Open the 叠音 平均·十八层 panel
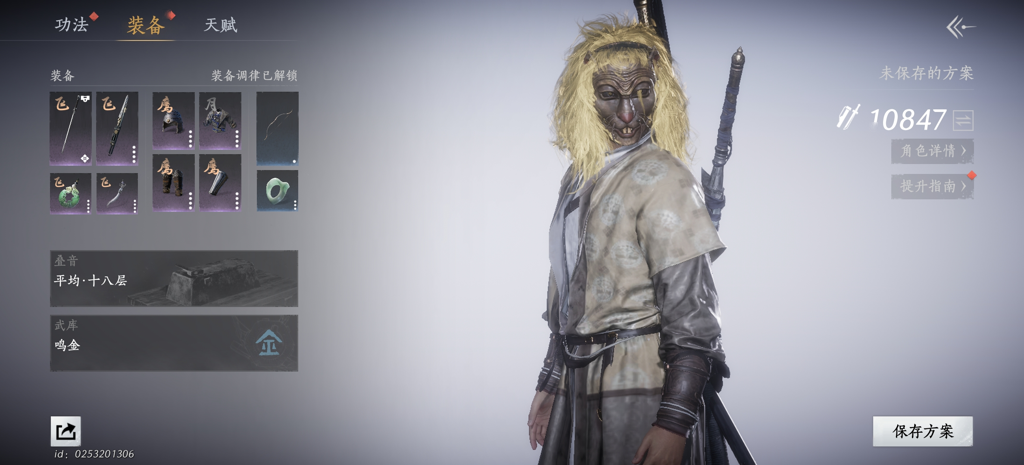Screen dimensions: 1024x465 [x=174, y=278]
